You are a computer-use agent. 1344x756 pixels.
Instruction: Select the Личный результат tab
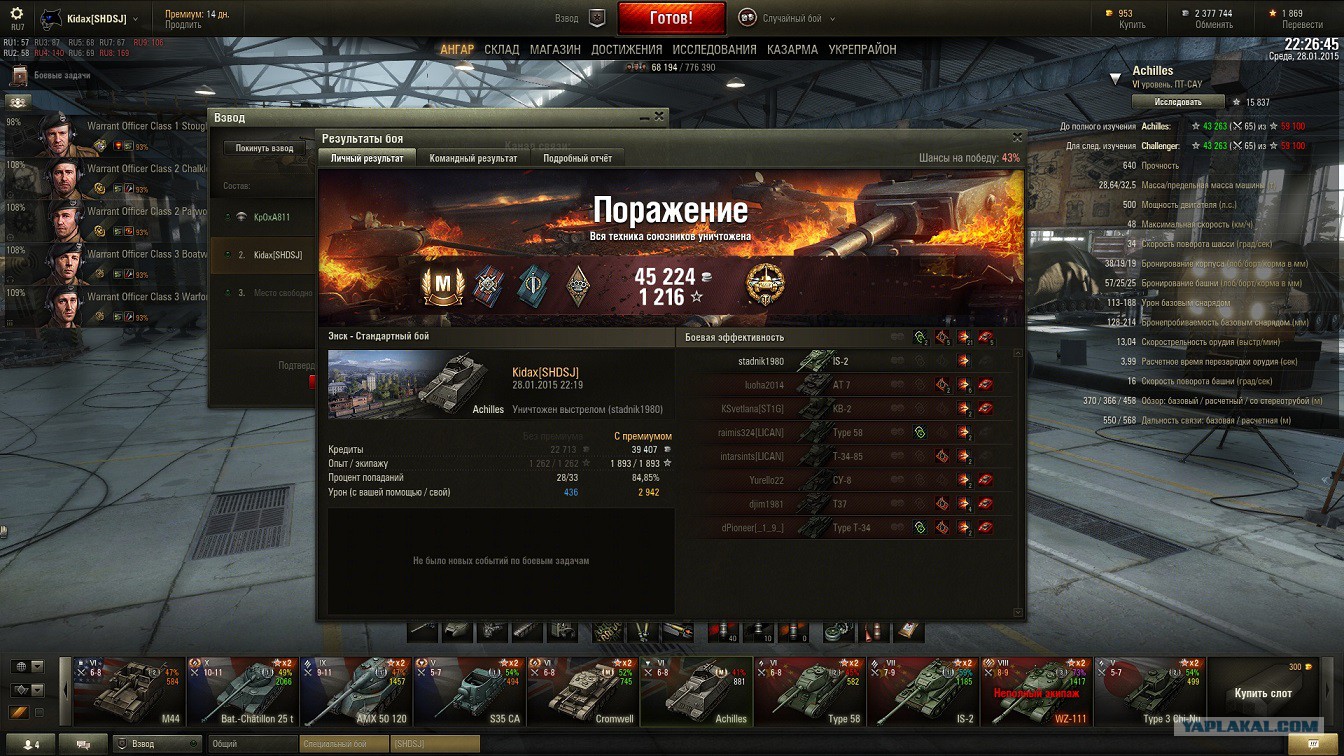pos(367,158)
